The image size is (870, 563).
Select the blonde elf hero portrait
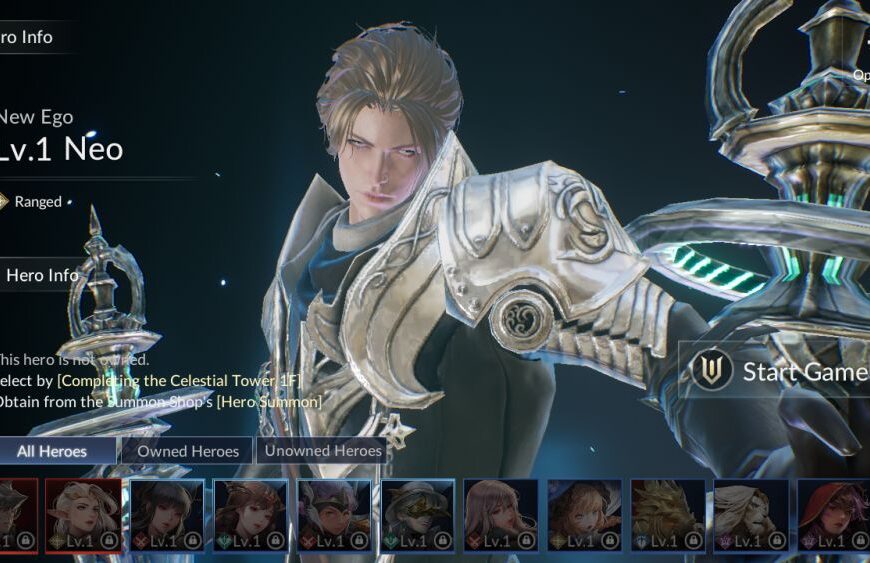point(83,515)
